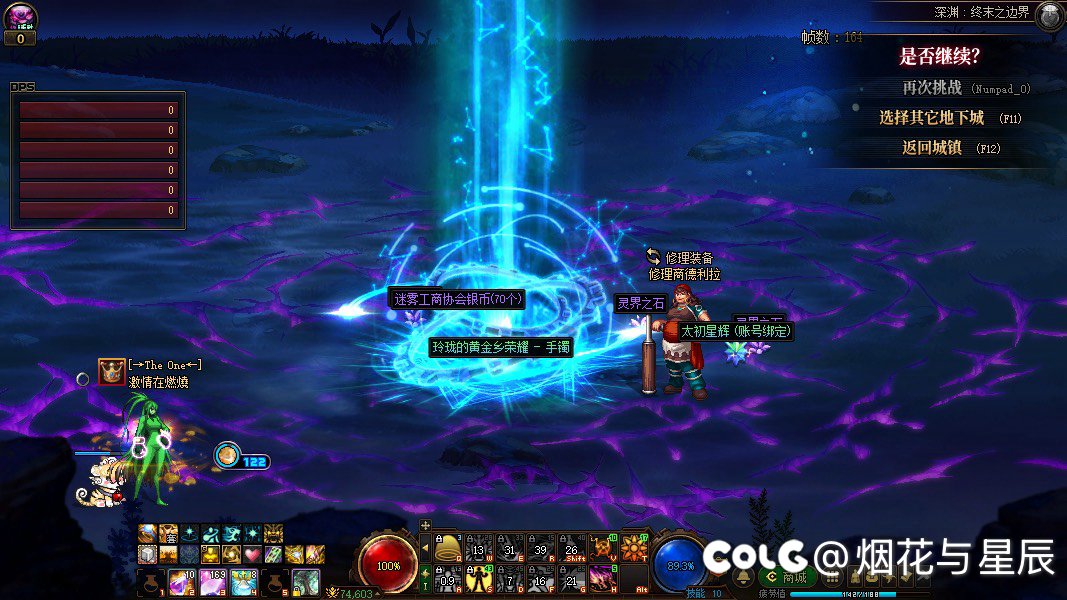Use the consumable with 169 count

click(x=213, y=582)
